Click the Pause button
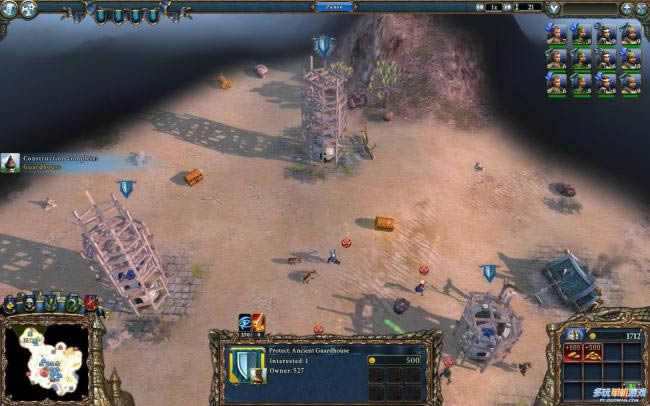This screenshot has height=406, width=650. [x=332, y=6]
